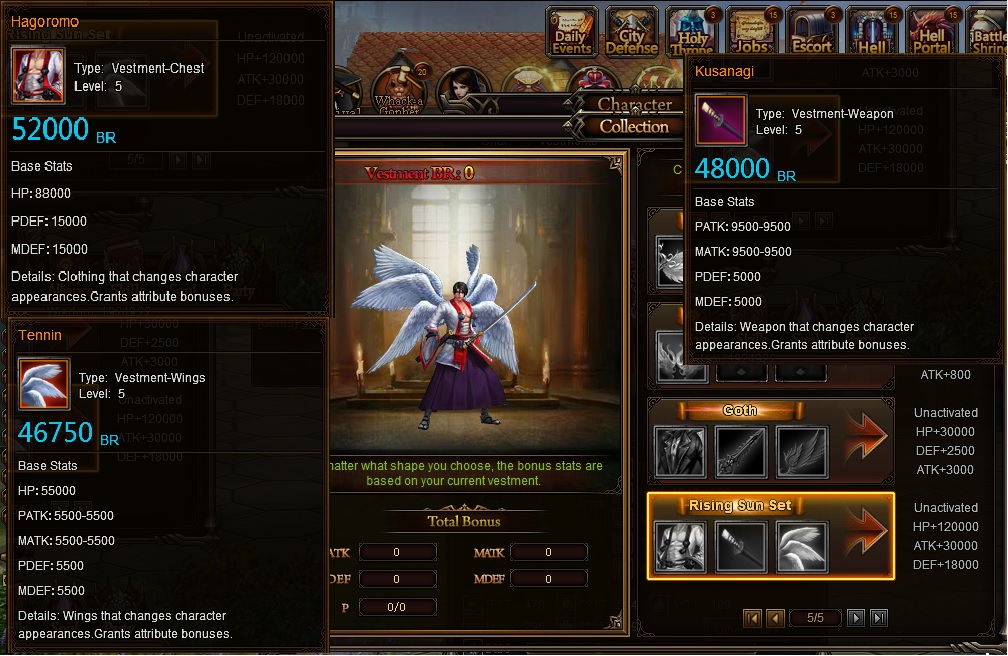
Task: Open the Holy Throne event
Action: (x=693, y=32)
